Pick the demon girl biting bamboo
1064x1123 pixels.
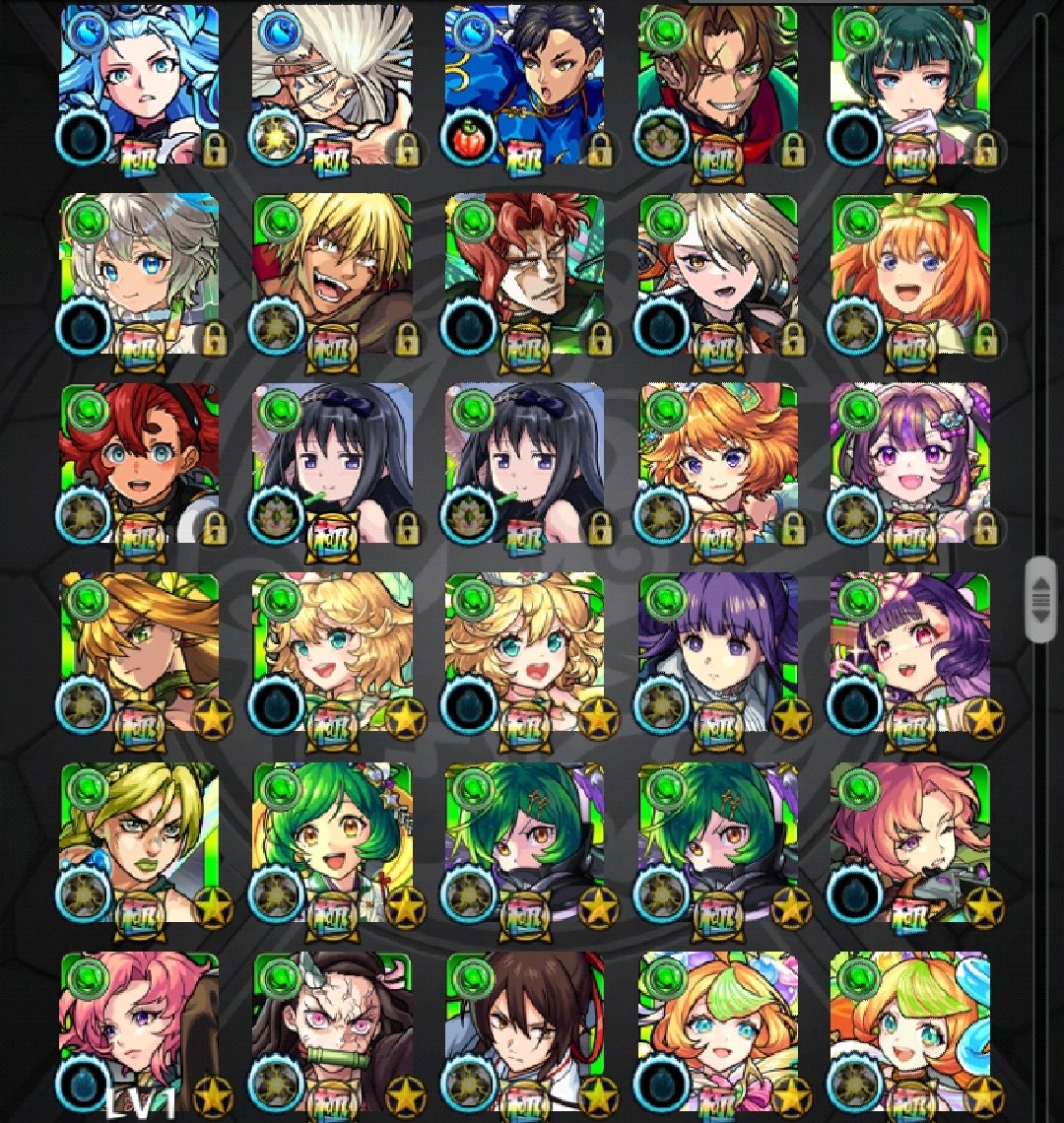pos(332,1029)
